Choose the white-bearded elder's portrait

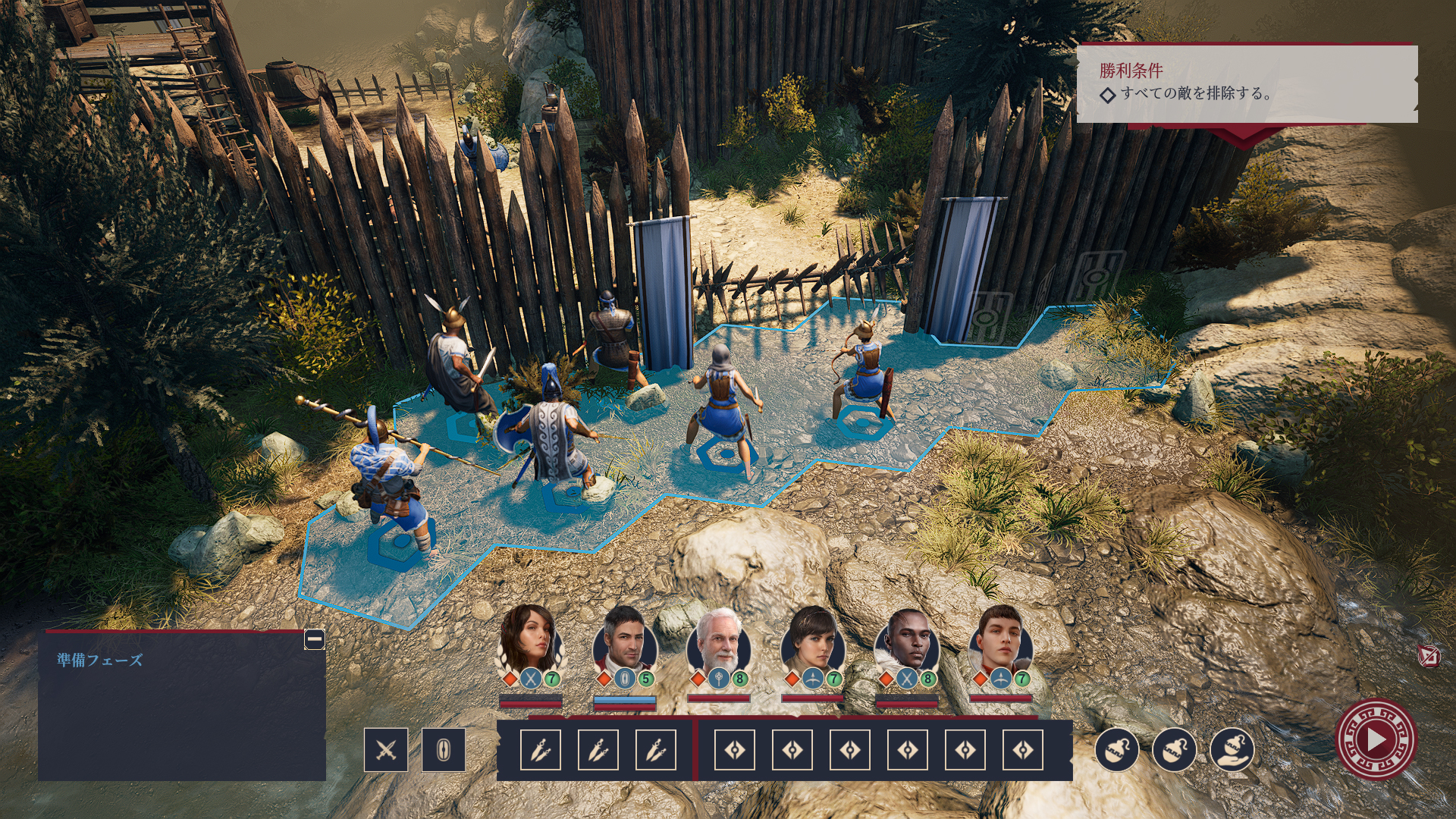click(x=718, y=642)
